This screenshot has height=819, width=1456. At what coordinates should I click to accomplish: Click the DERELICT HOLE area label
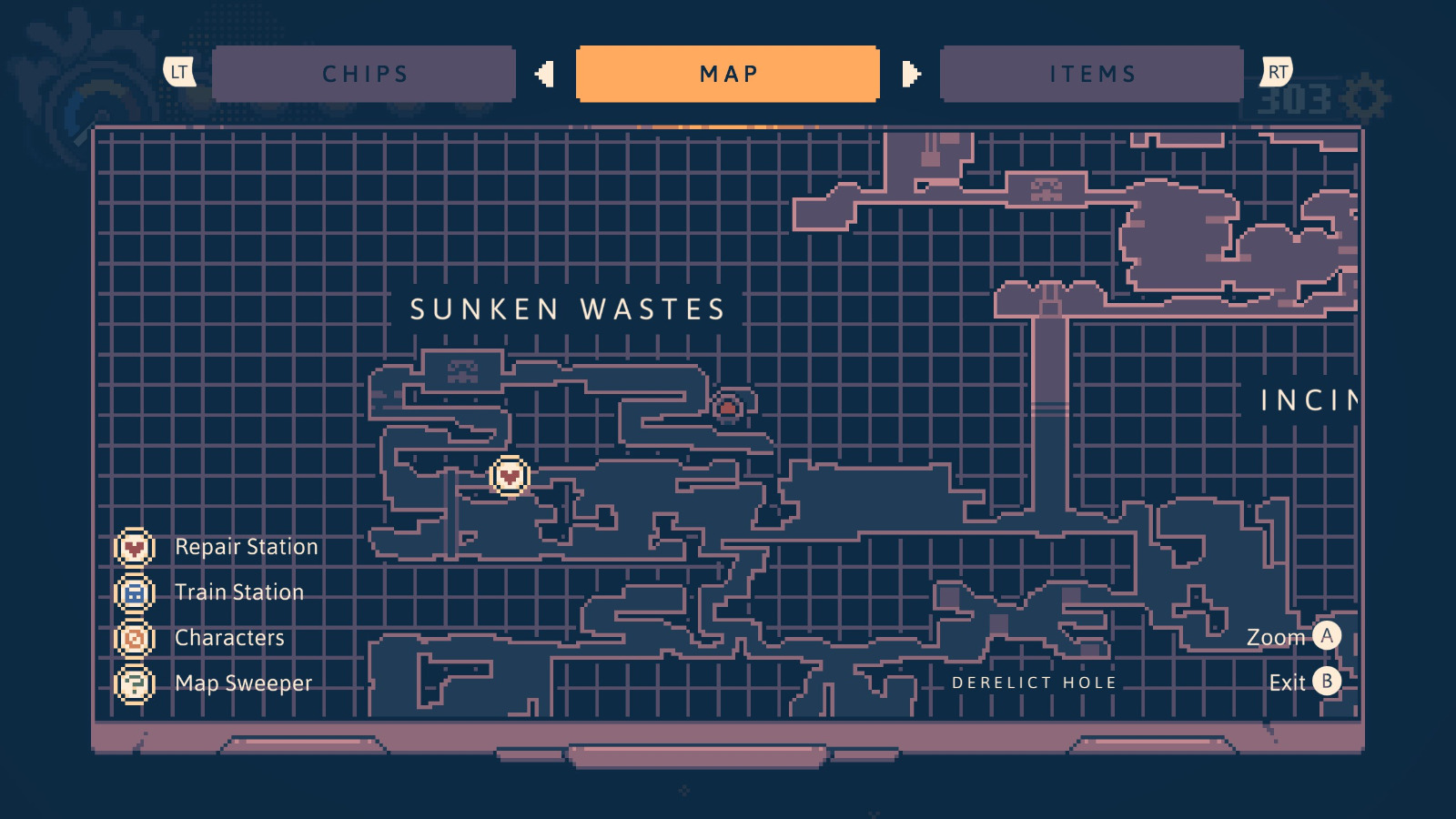click(1034, 682)
